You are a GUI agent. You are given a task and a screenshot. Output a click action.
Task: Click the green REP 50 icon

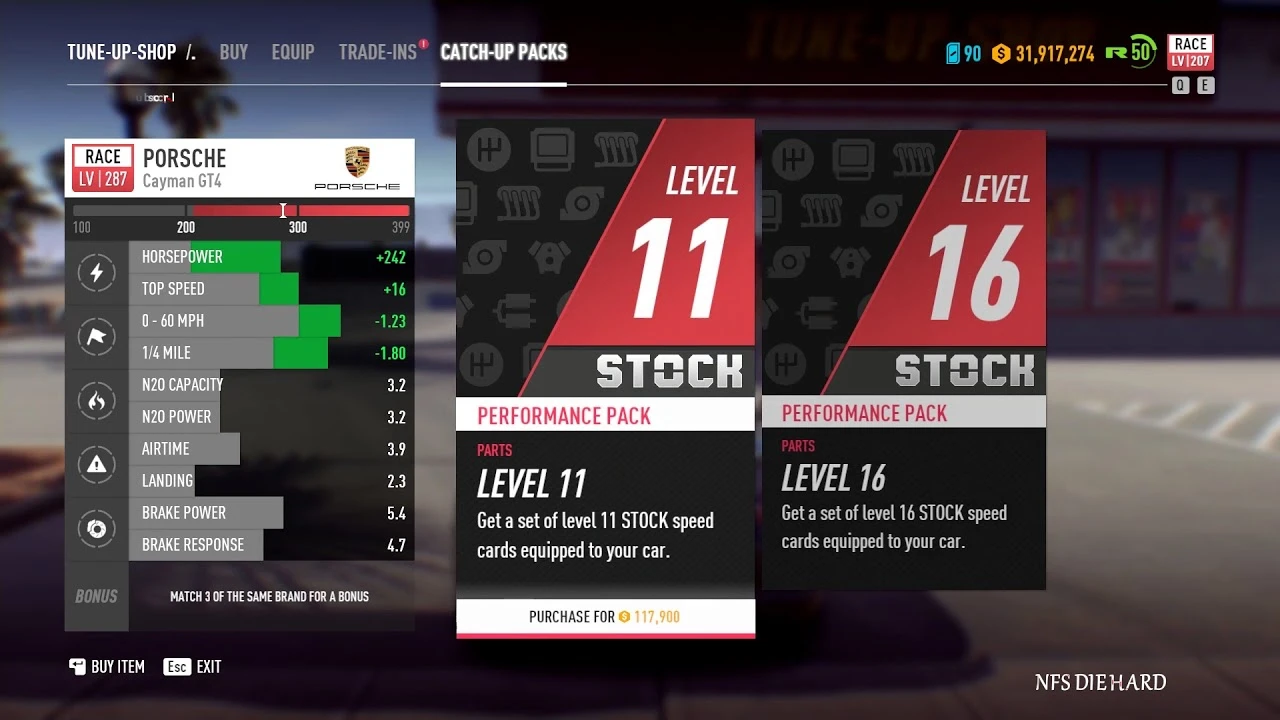coord(1129,52)
